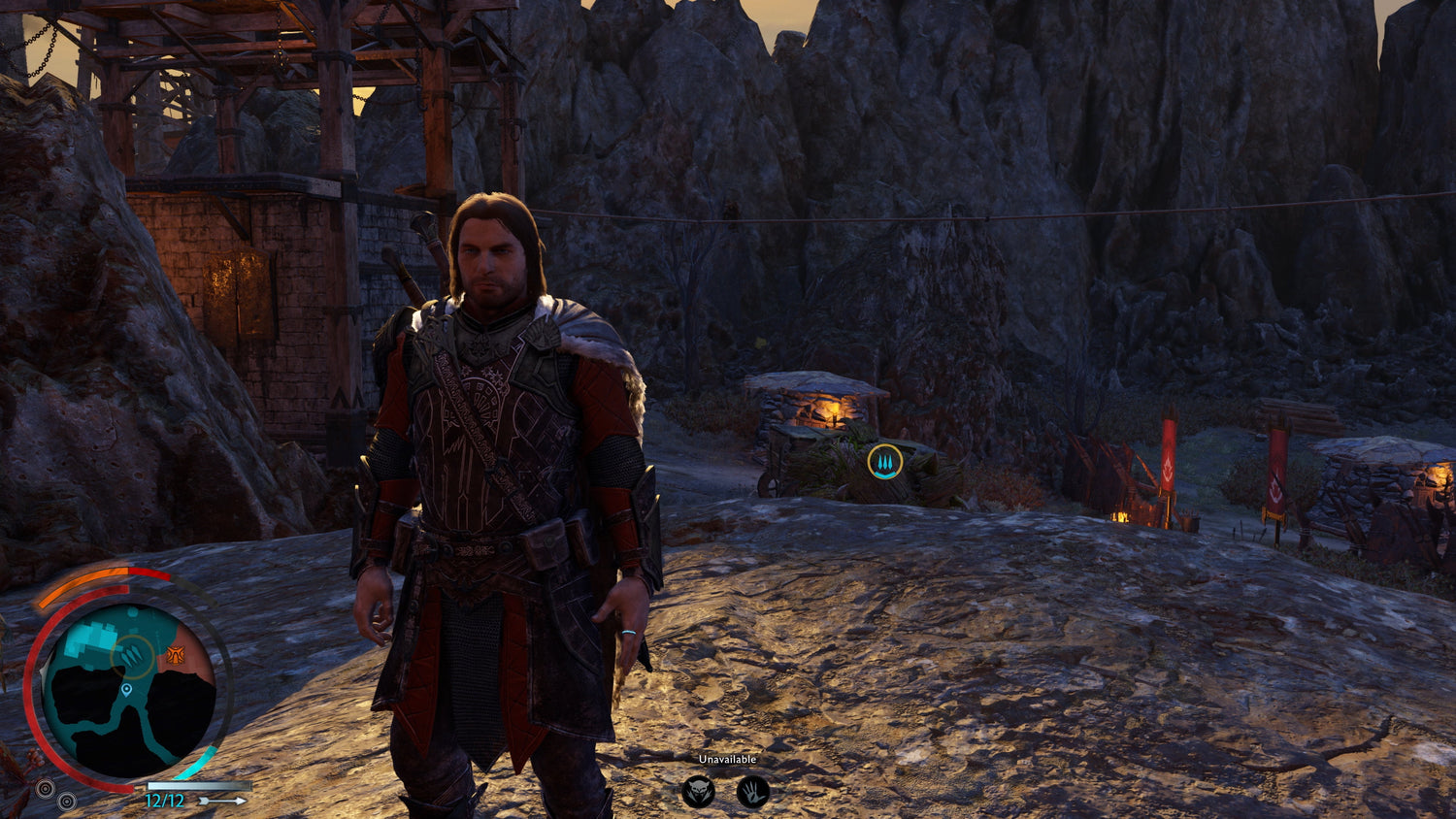Click the upper concentric-circle icon near the minimap
This screenshot has height=819, width=1456.
tap(46, 788)
